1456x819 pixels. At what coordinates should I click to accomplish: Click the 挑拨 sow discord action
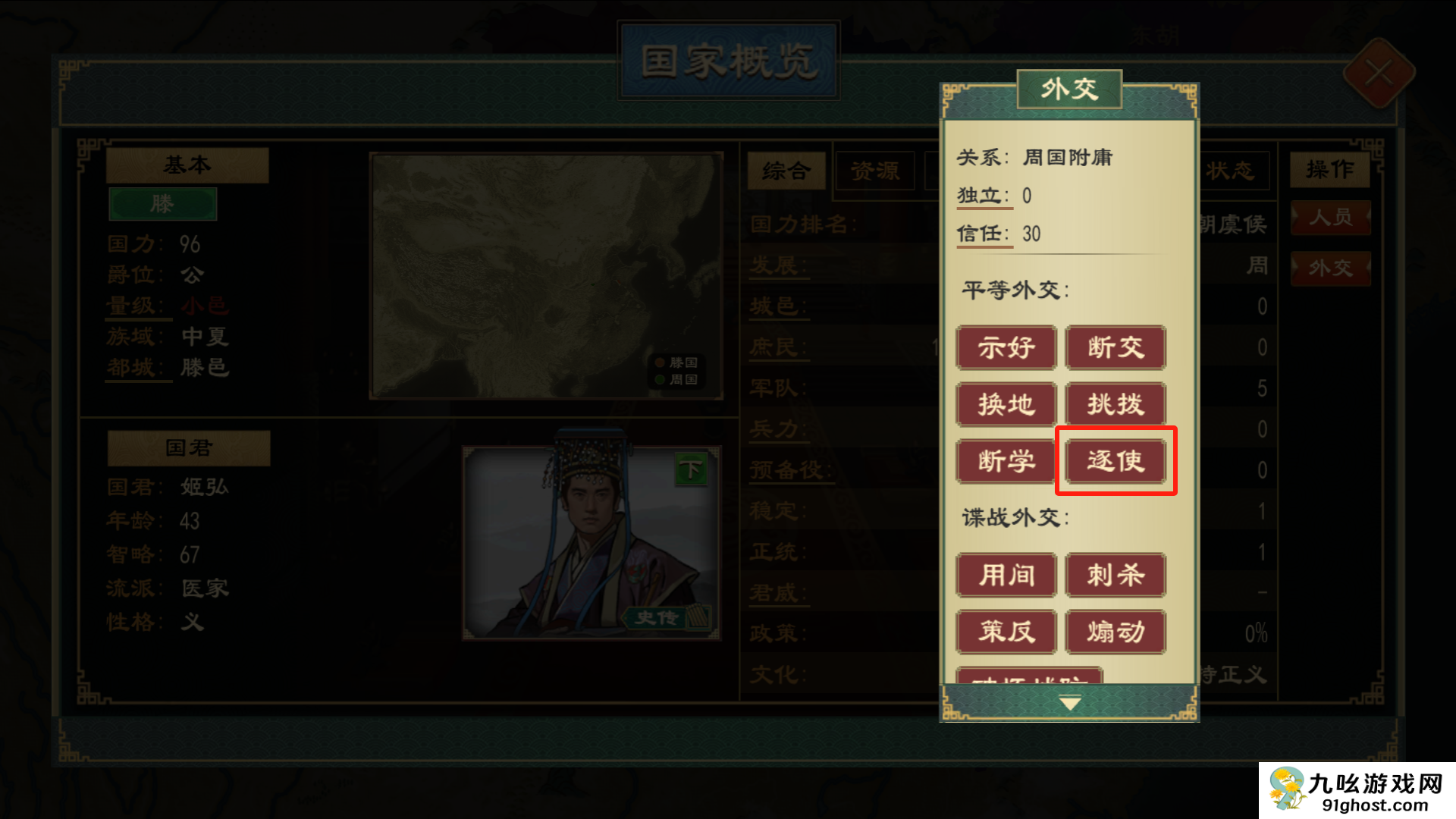tap(1115, 404)
